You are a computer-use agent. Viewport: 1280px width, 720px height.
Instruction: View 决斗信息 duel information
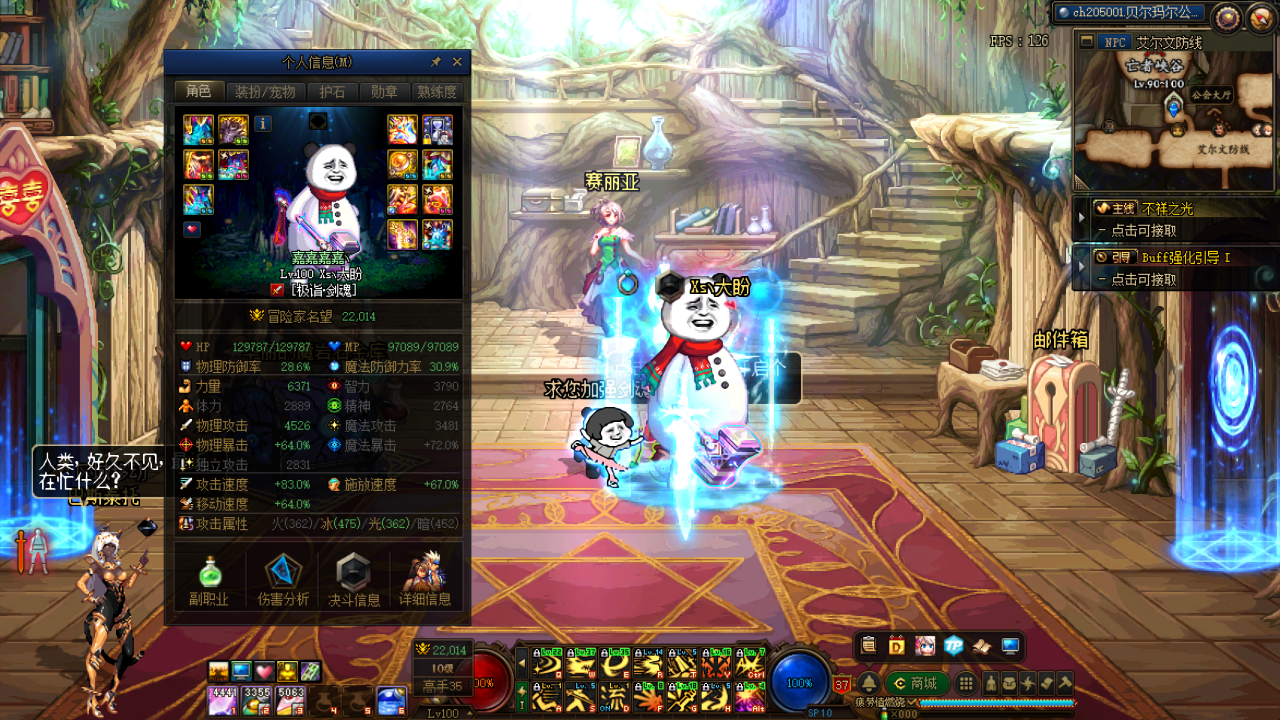[x=354, y=579]
